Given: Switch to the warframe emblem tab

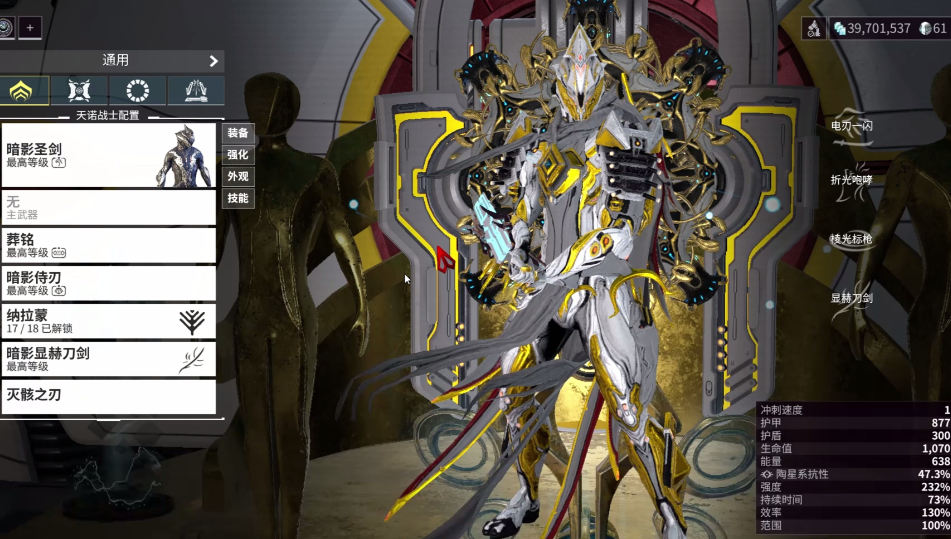Looking at the screenshot, I should pos(22,91).
